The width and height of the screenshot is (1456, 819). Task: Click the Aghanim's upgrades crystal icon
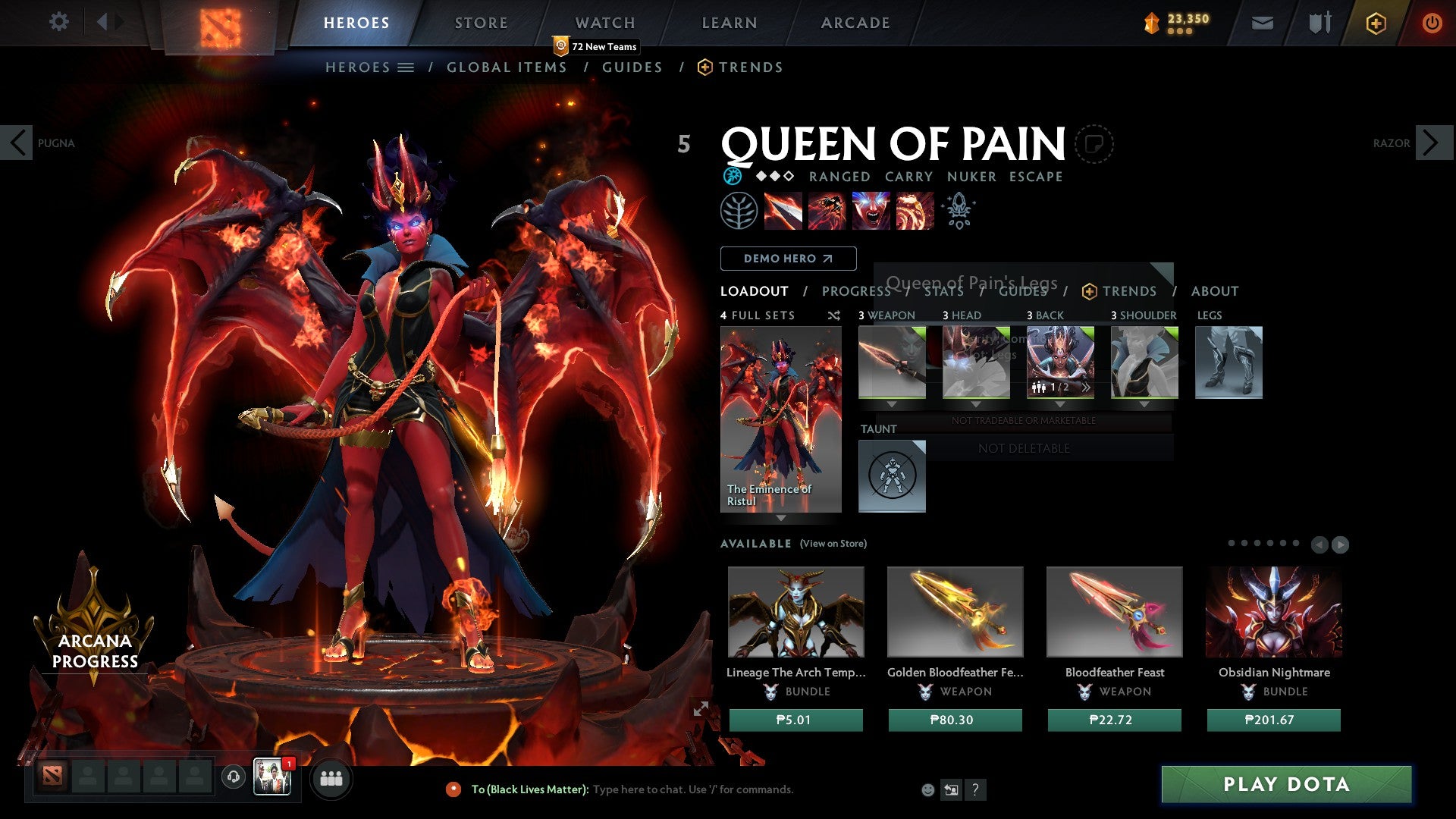pos(958,211)
